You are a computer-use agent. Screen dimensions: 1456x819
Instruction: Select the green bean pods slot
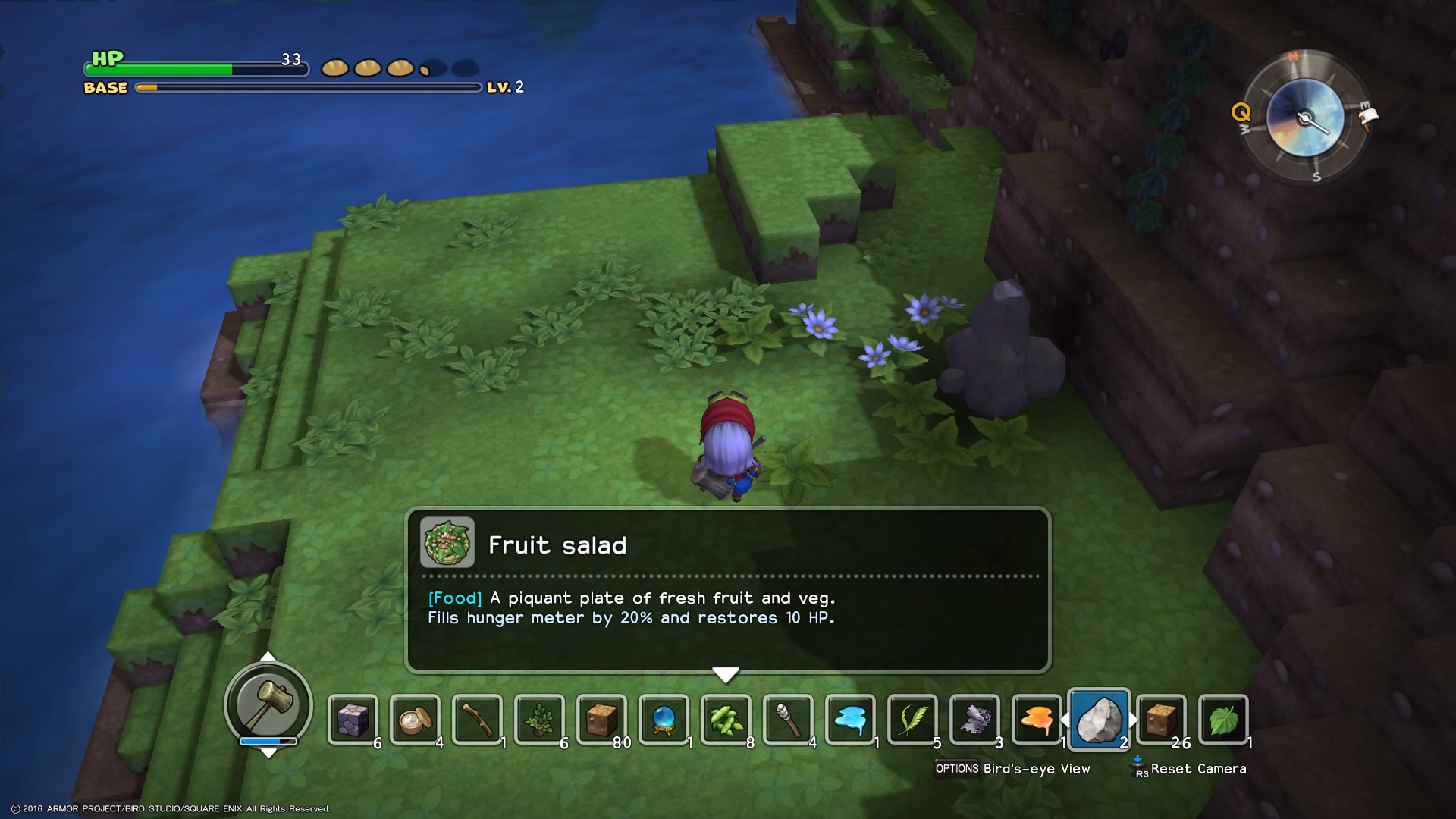(726, 719)
